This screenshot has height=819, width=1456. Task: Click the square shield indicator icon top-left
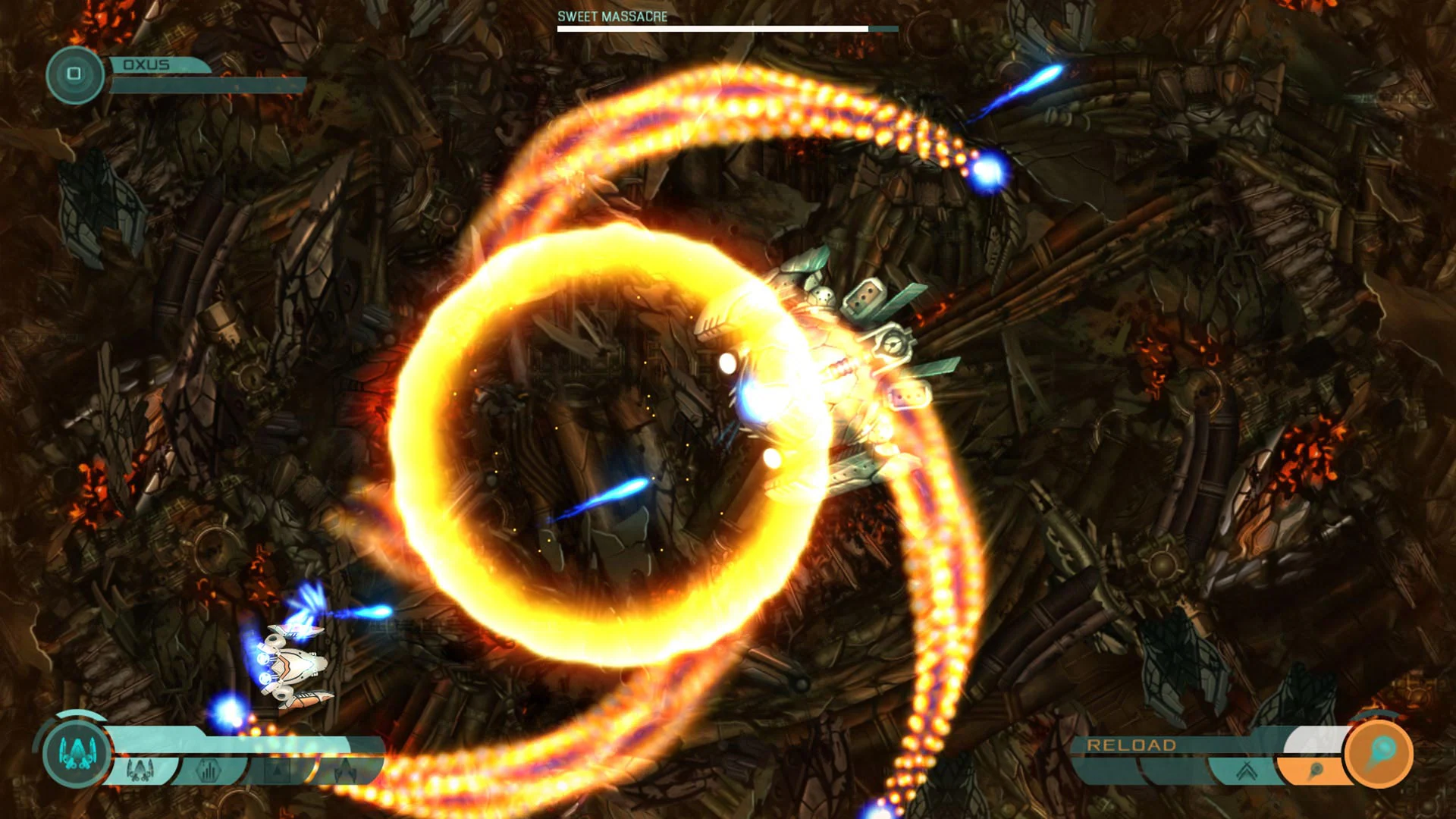[x=74, y=74]
